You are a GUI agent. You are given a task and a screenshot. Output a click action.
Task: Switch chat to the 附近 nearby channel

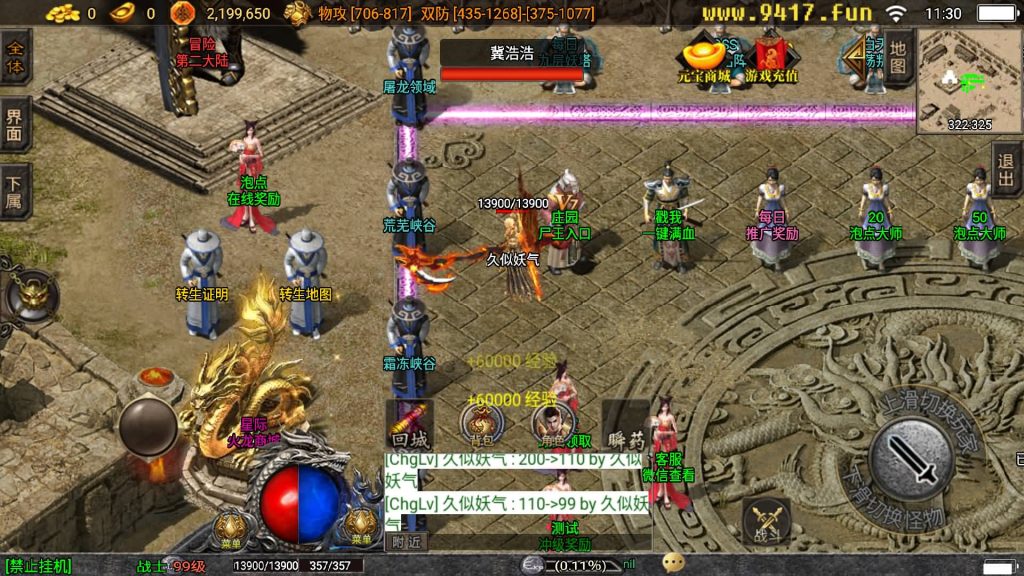(x=405, y=541)
